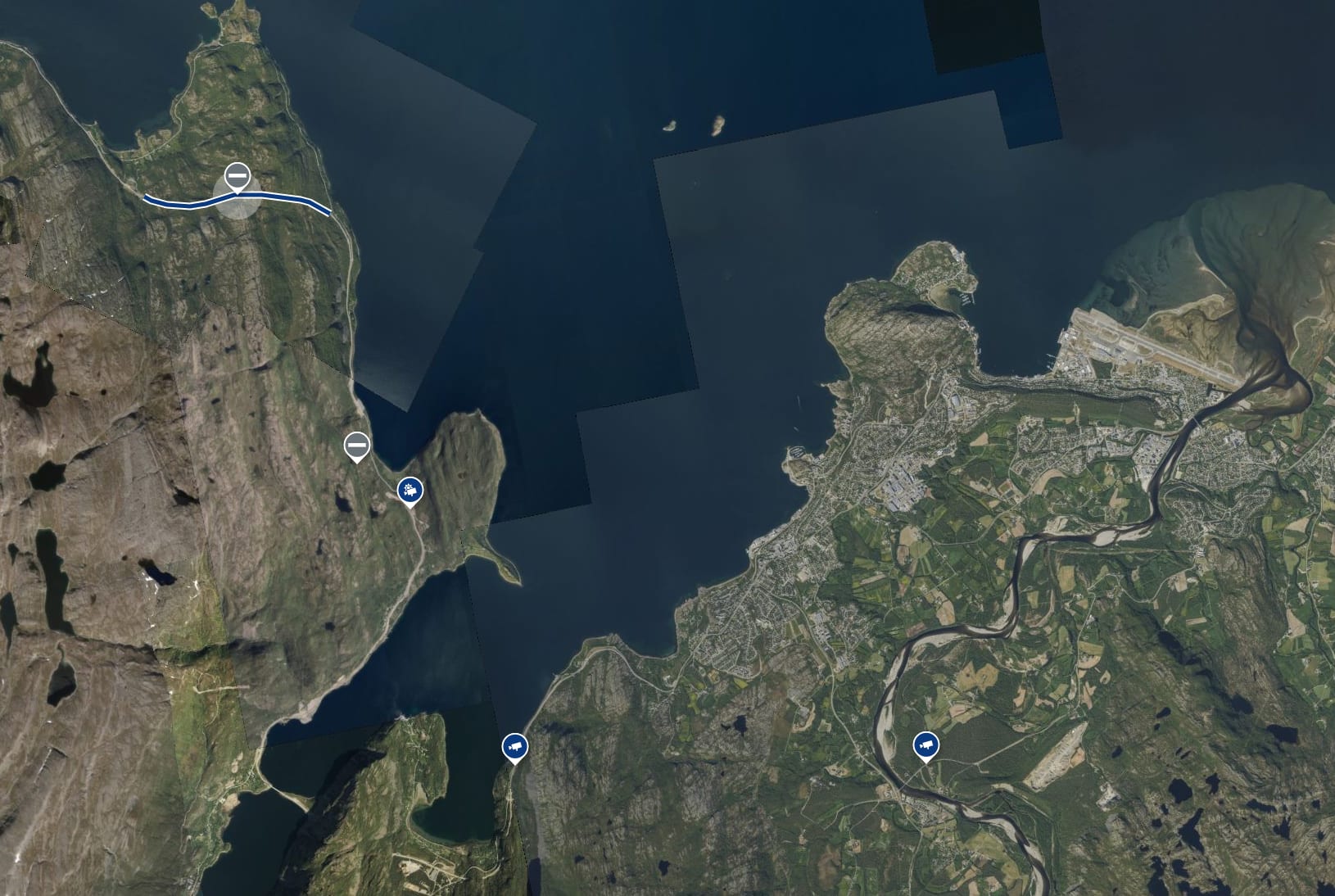Open the grey road-closed marker beside the fjord

pos(356,446)
